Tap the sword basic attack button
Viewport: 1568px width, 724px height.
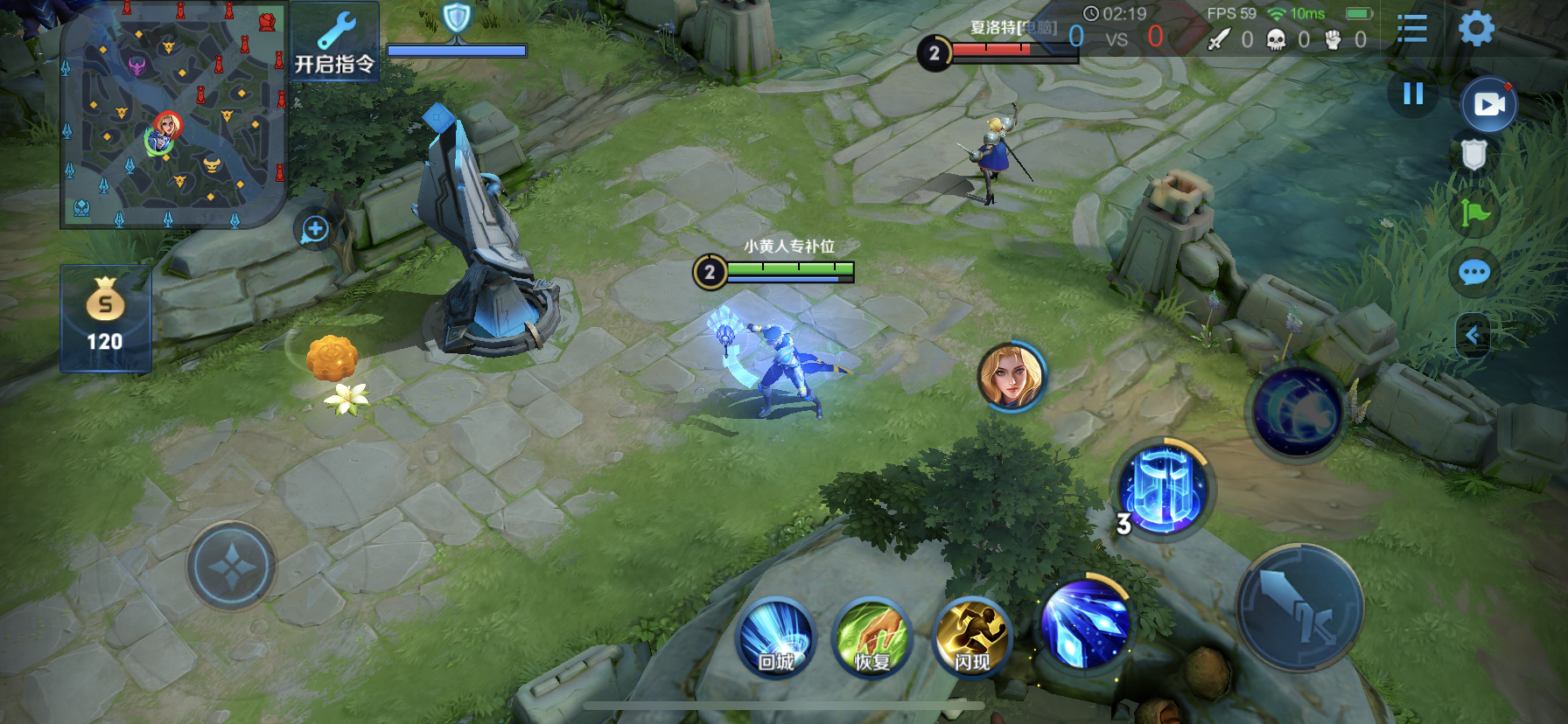click(x=1299, y=608)
